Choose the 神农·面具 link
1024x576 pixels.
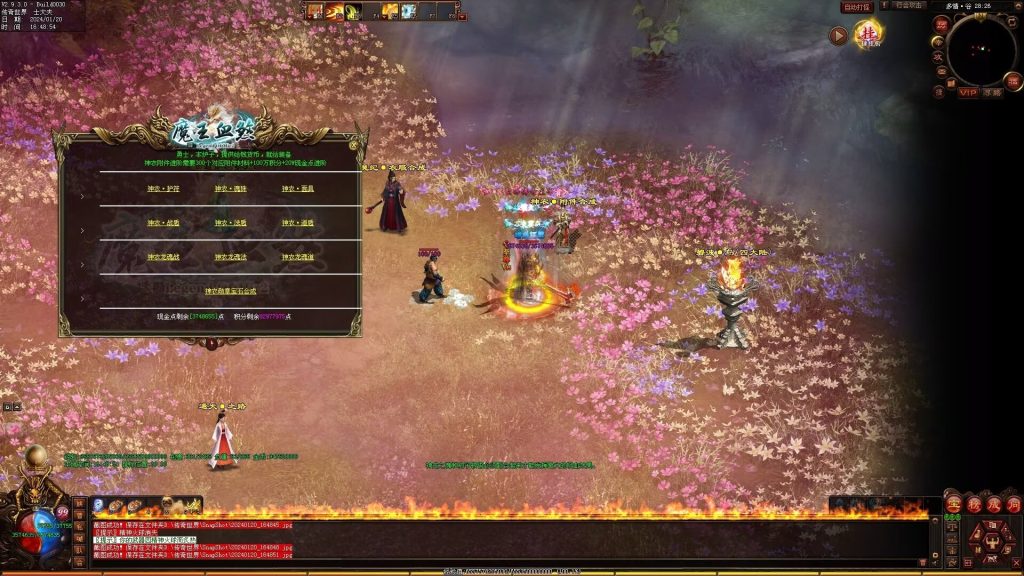[x=297, y=188]
